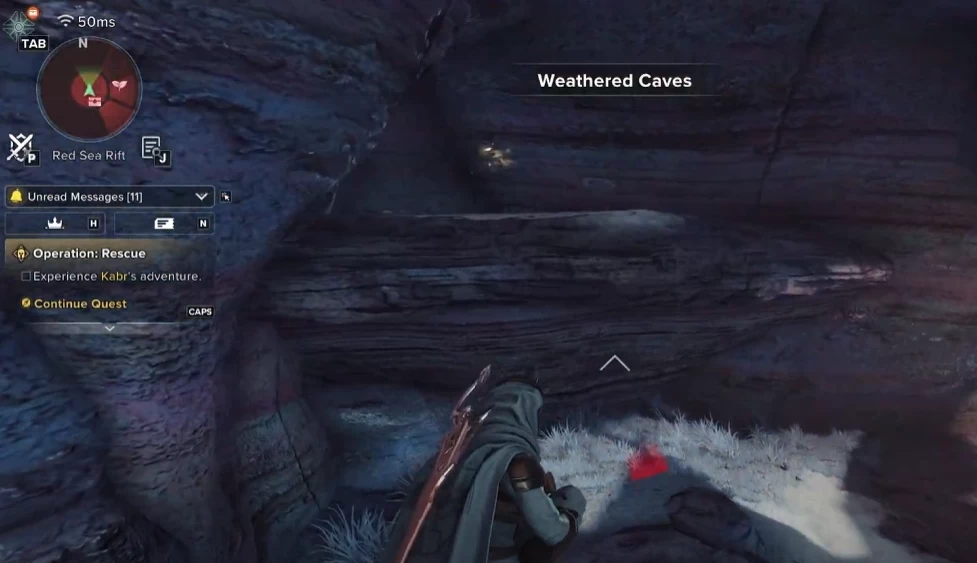
Task: Select the crown icon button
Action: pyautogui.click(x=55, y=224)
